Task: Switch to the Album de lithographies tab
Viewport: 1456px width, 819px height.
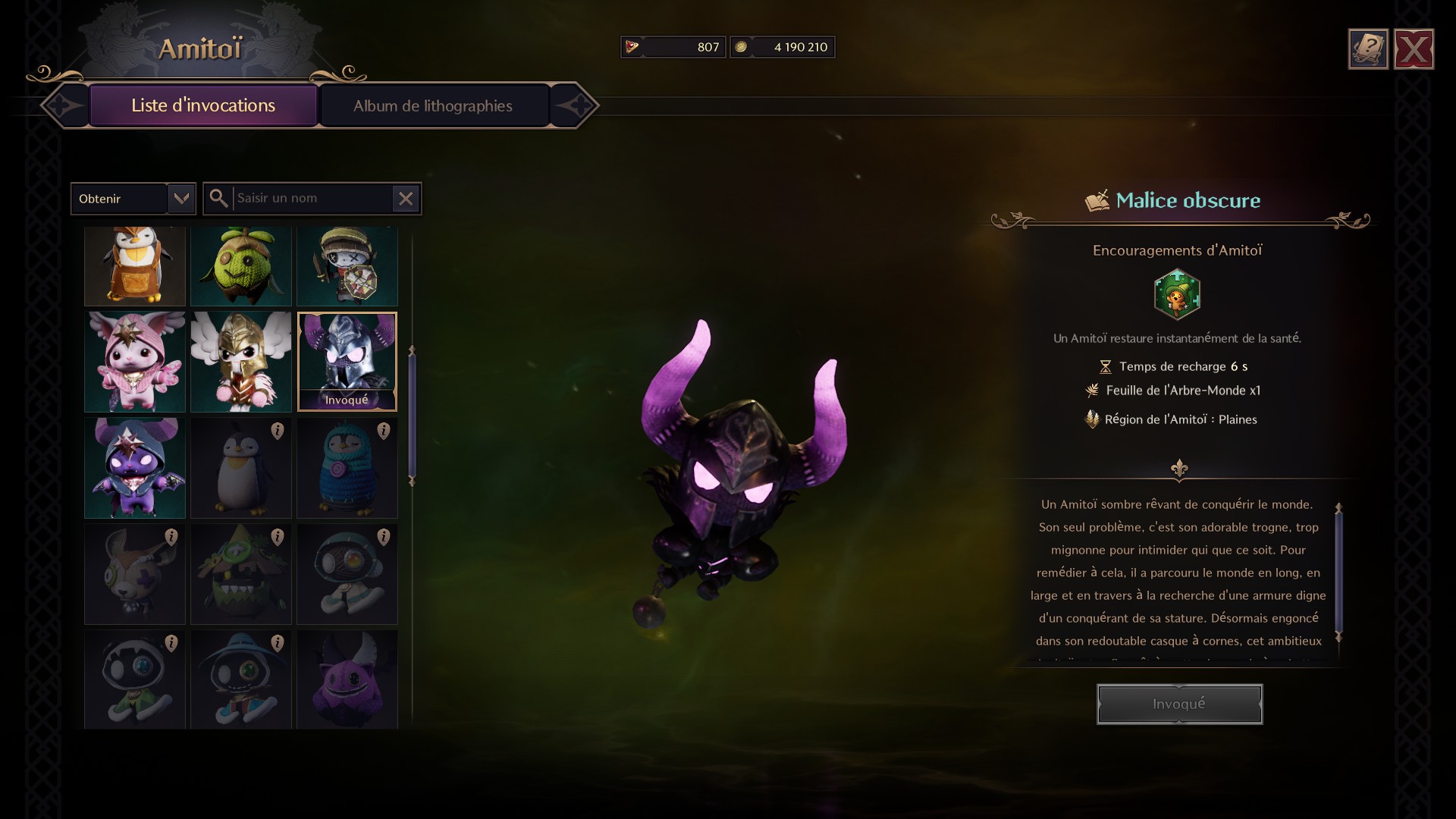Action: click(x=433, y=105)
